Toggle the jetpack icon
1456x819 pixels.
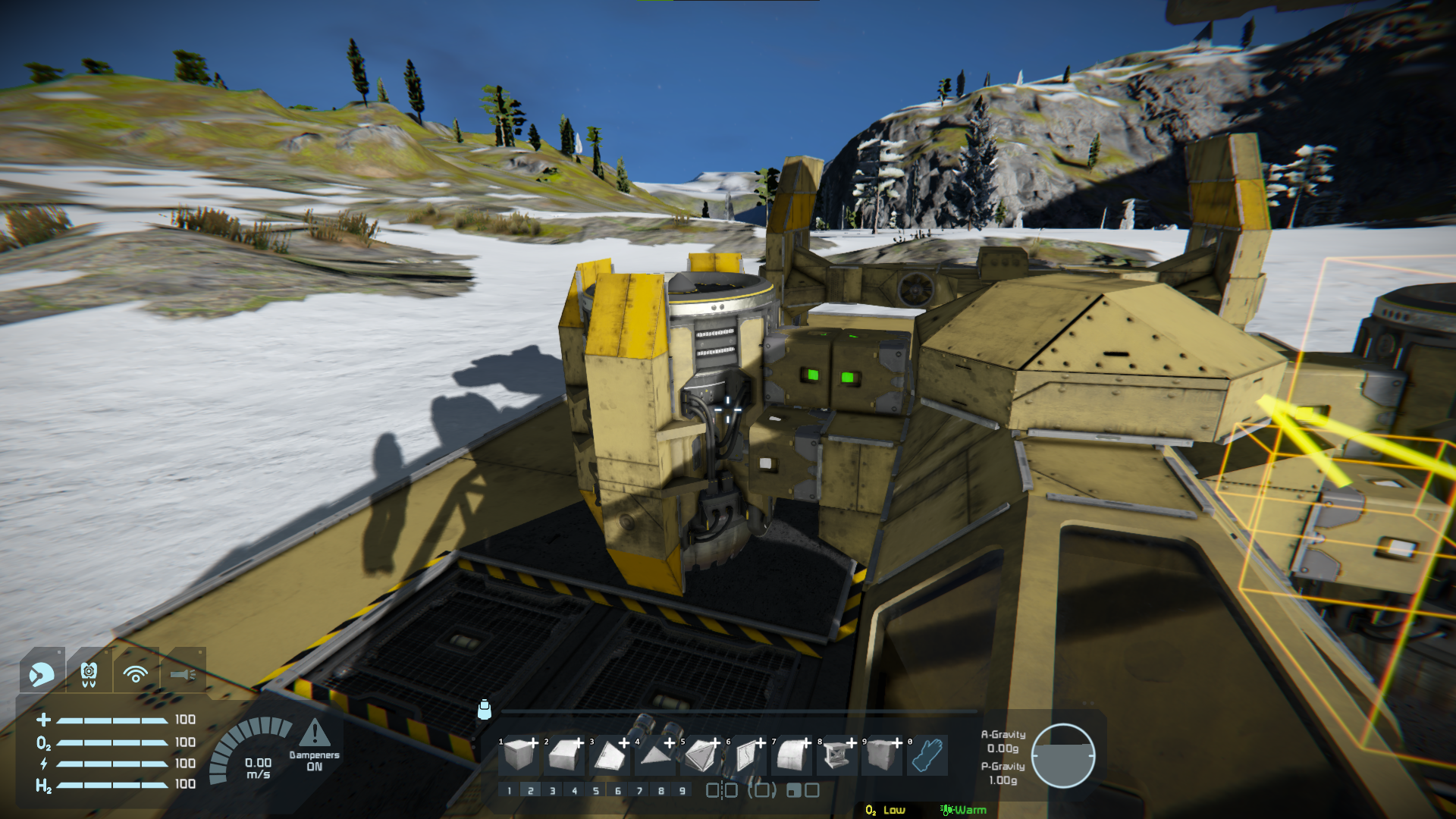[89, 673]
